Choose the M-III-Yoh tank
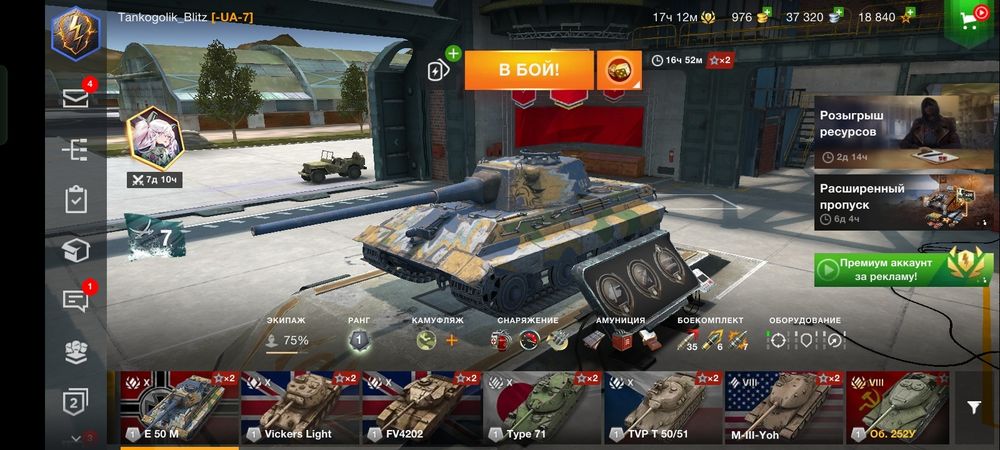1000x450 pixels. [784, 408]
